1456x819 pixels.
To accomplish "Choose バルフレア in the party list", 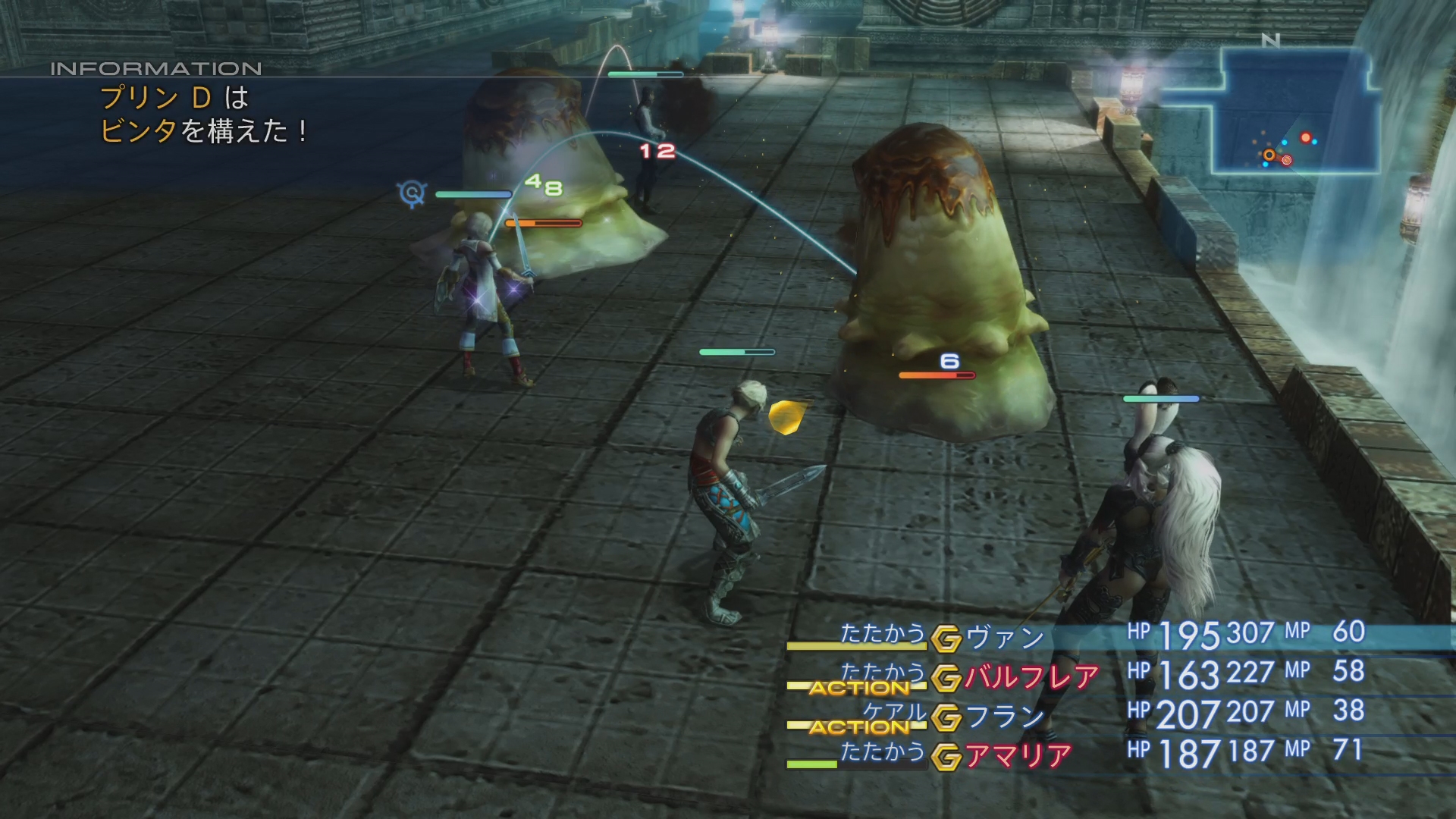I will 1031,677.
